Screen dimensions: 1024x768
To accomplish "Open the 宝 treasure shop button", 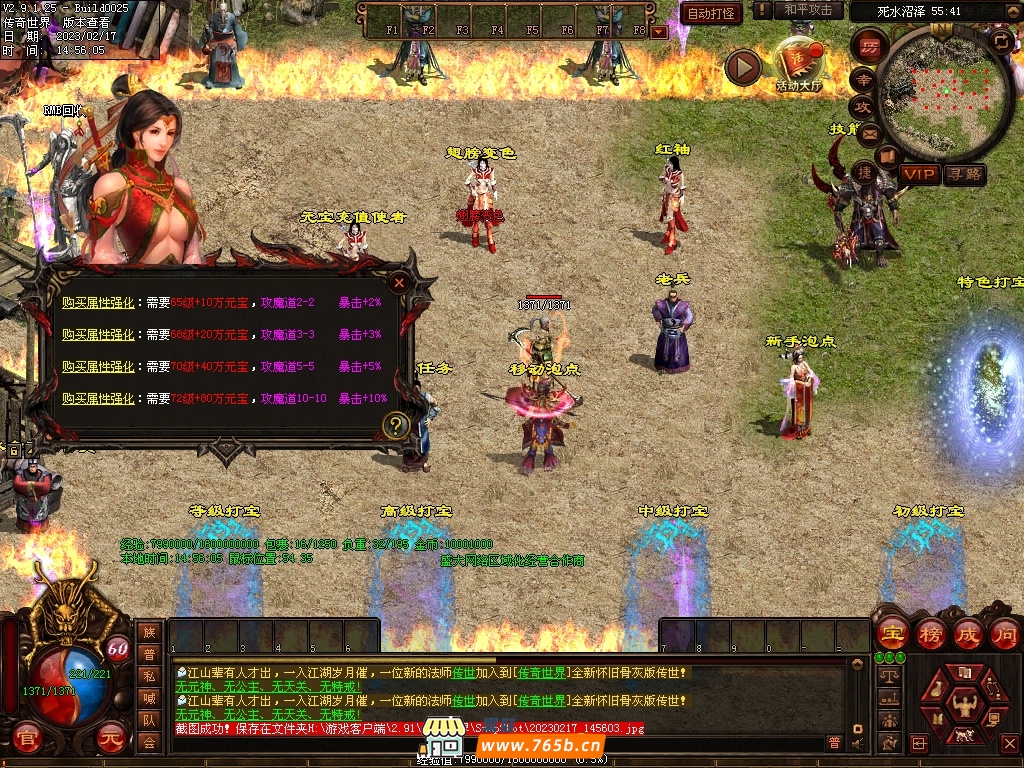I will (891, 633).
